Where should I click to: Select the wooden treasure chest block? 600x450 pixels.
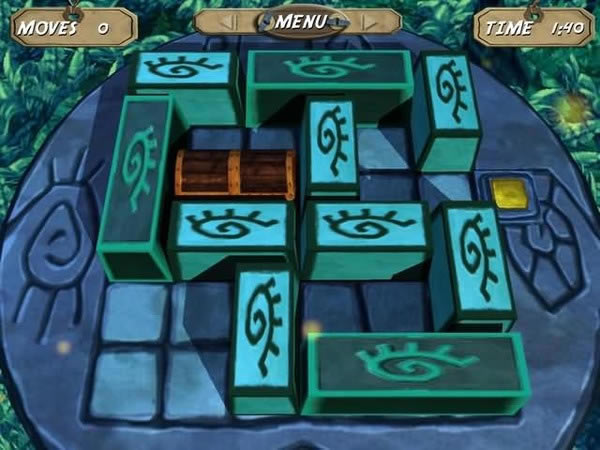236,173
